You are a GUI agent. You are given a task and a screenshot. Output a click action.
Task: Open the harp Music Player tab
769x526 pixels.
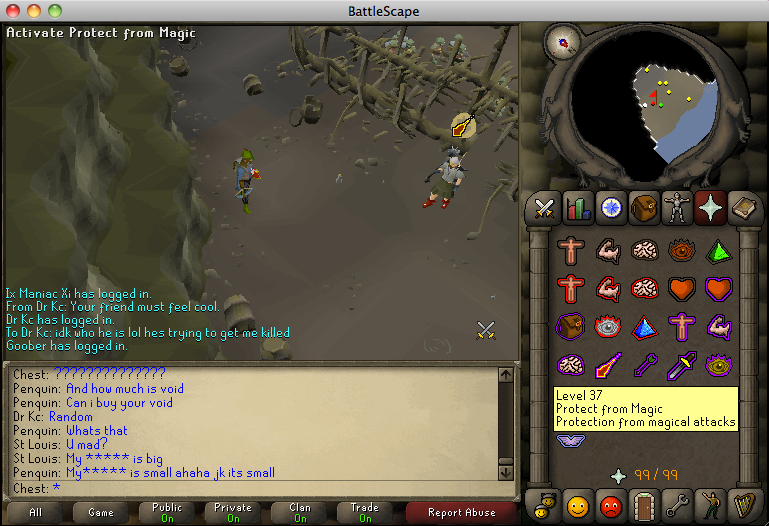click(x=743, y=503)
